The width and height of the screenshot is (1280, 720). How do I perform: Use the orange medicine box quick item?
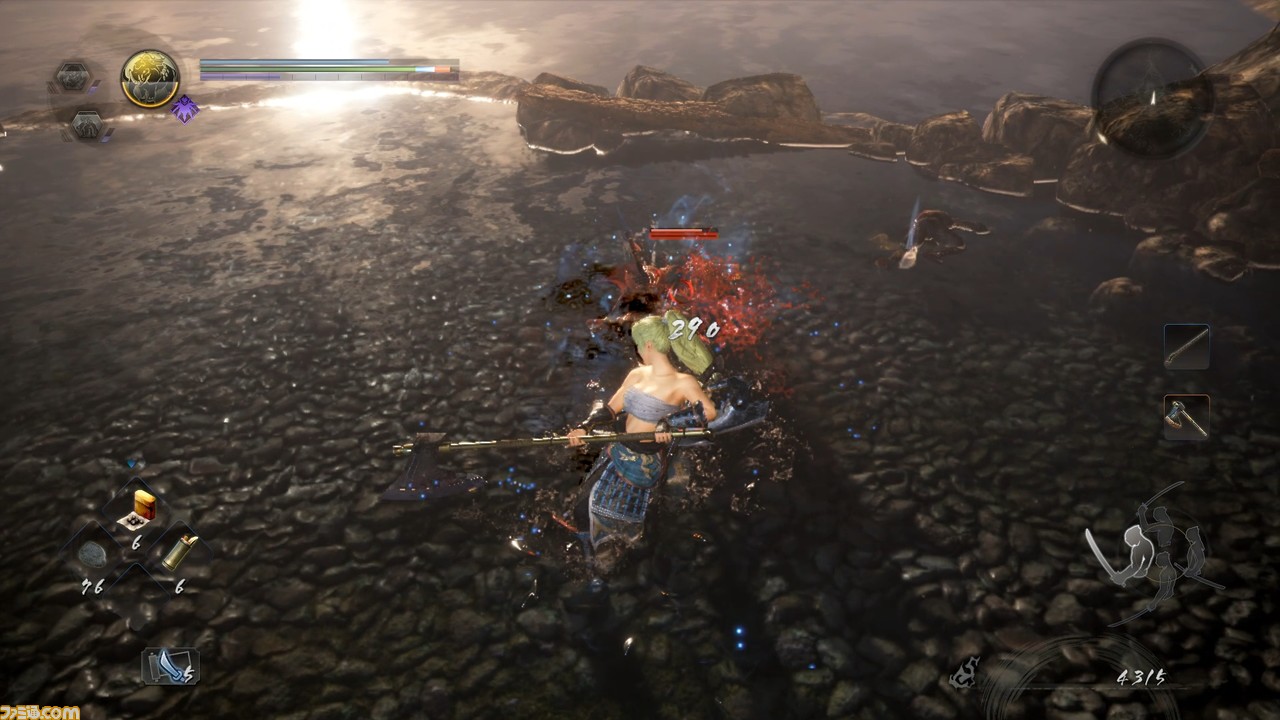pos(139,508)
